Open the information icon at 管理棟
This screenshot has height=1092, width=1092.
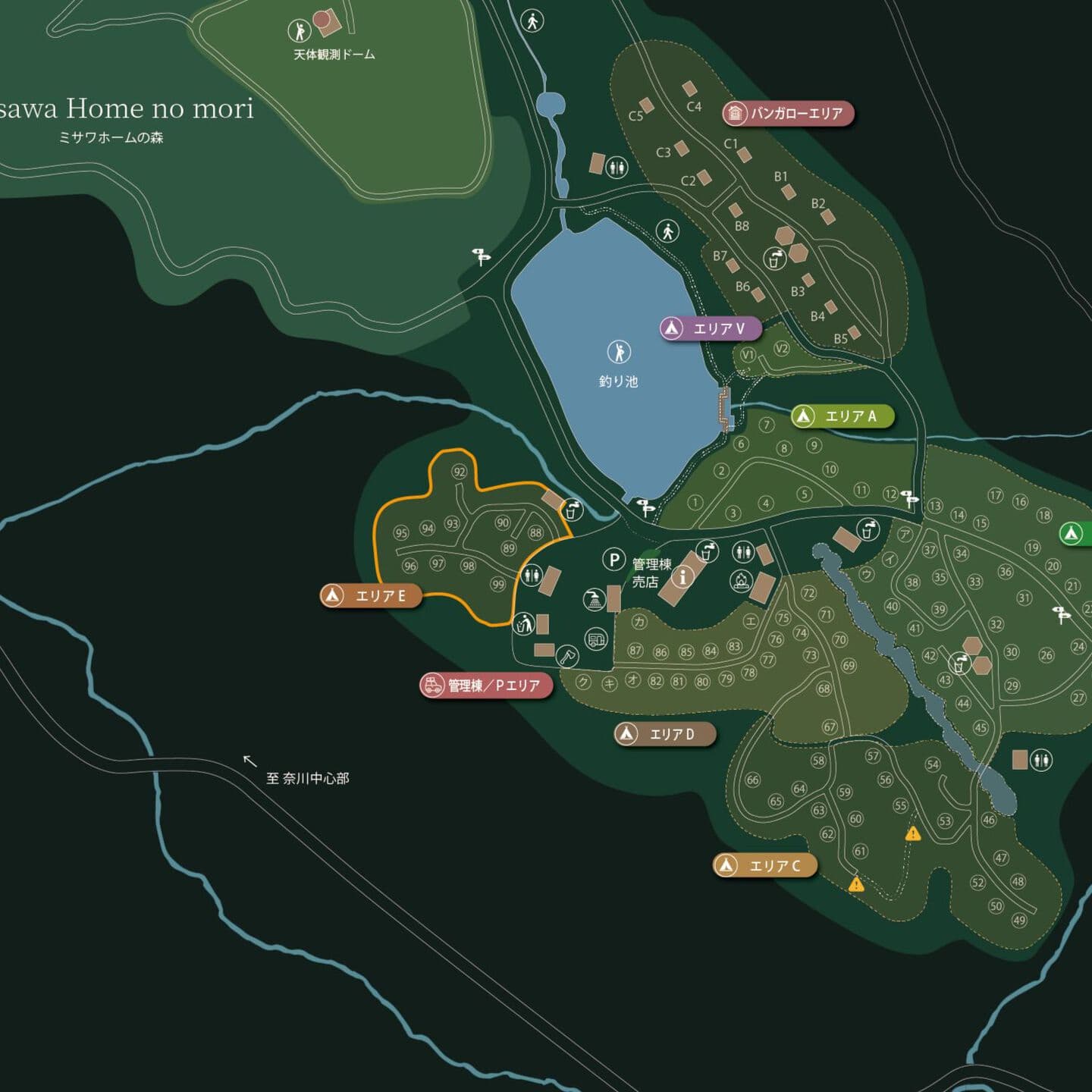(683, 577)
